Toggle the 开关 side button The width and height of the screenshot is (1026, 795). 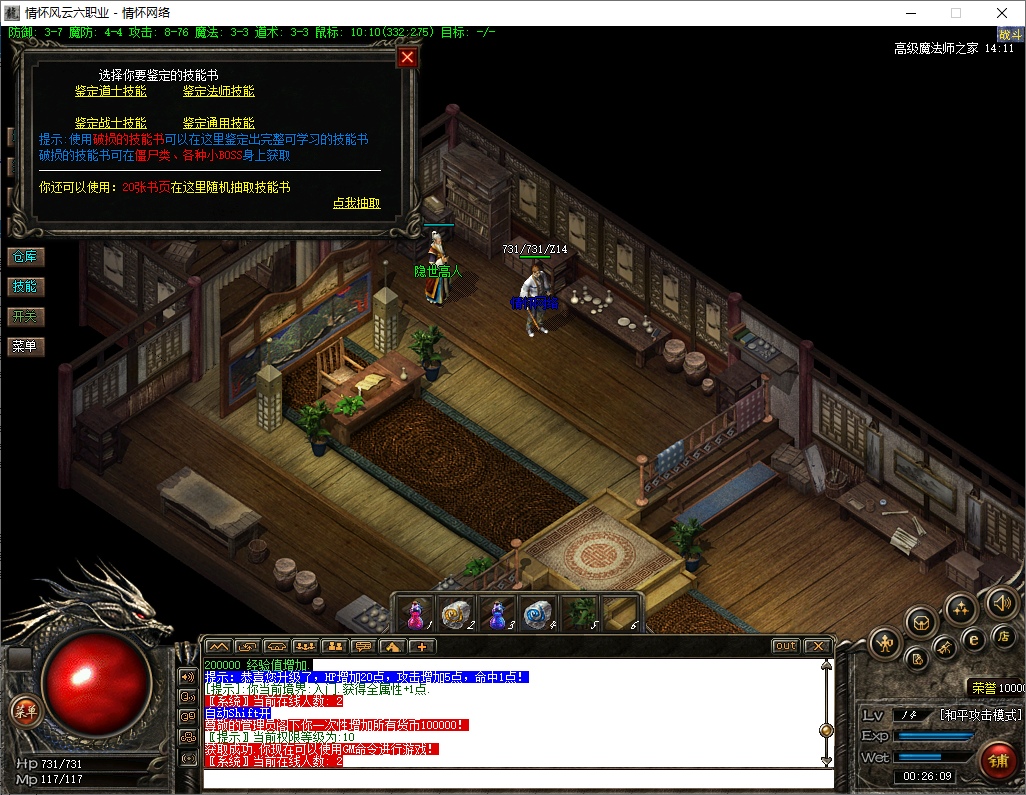25,317
